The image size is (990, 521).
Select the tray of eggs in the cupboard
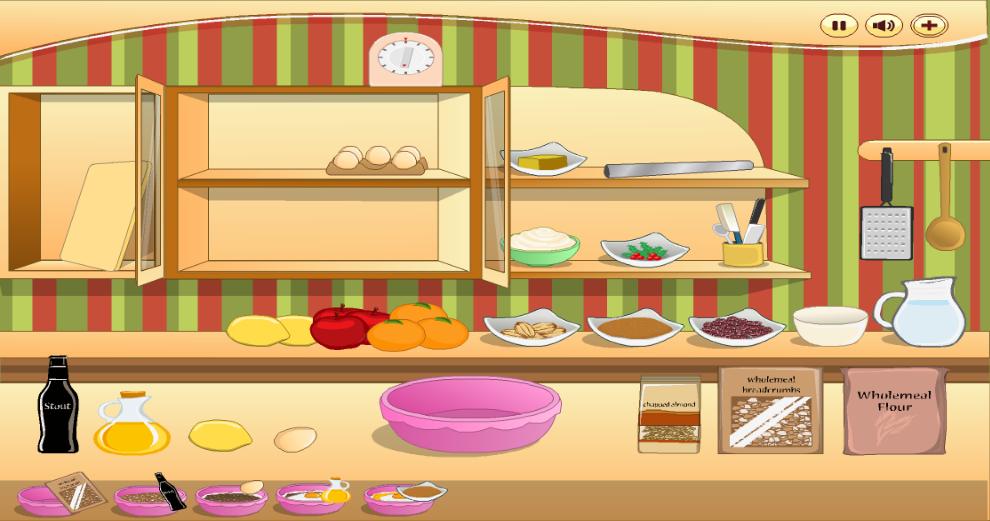pyautogui.click(x=377, y=159)
